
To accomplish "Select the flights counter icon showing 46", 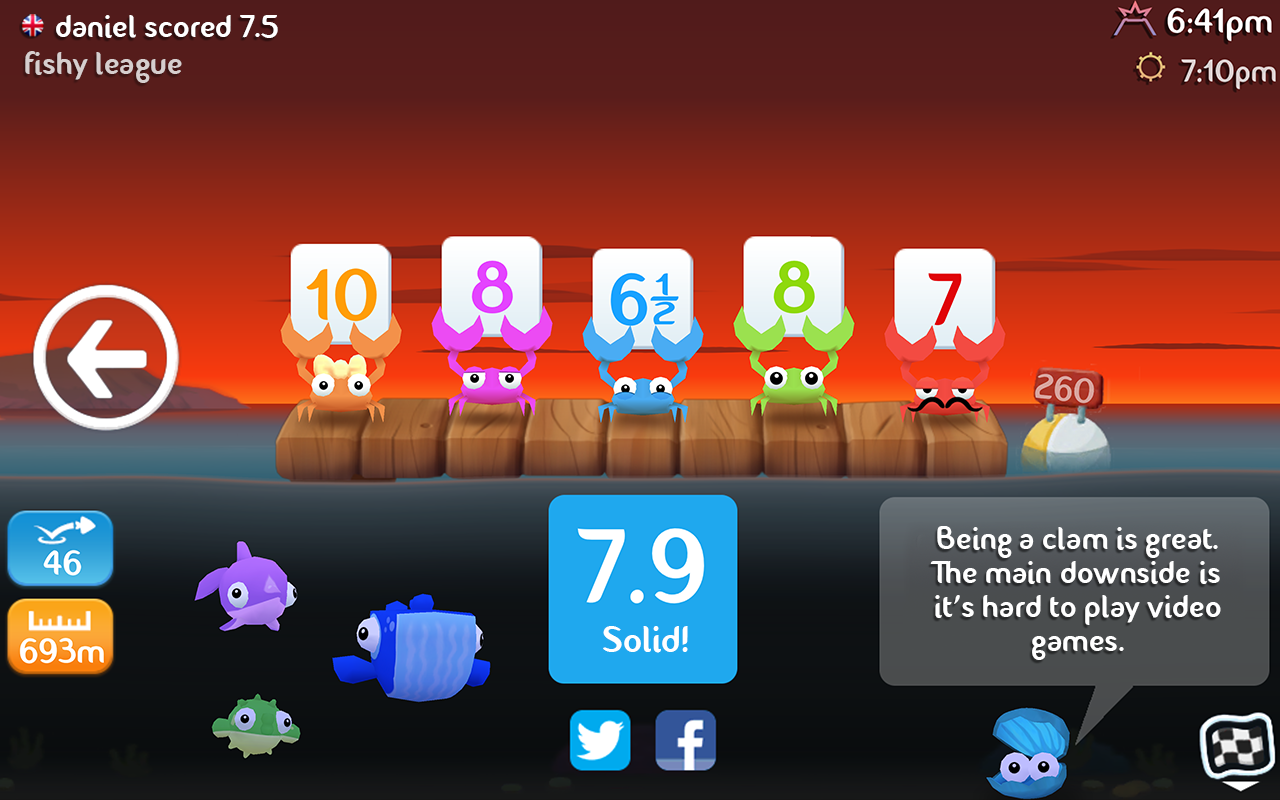I will tap(60, 548).
